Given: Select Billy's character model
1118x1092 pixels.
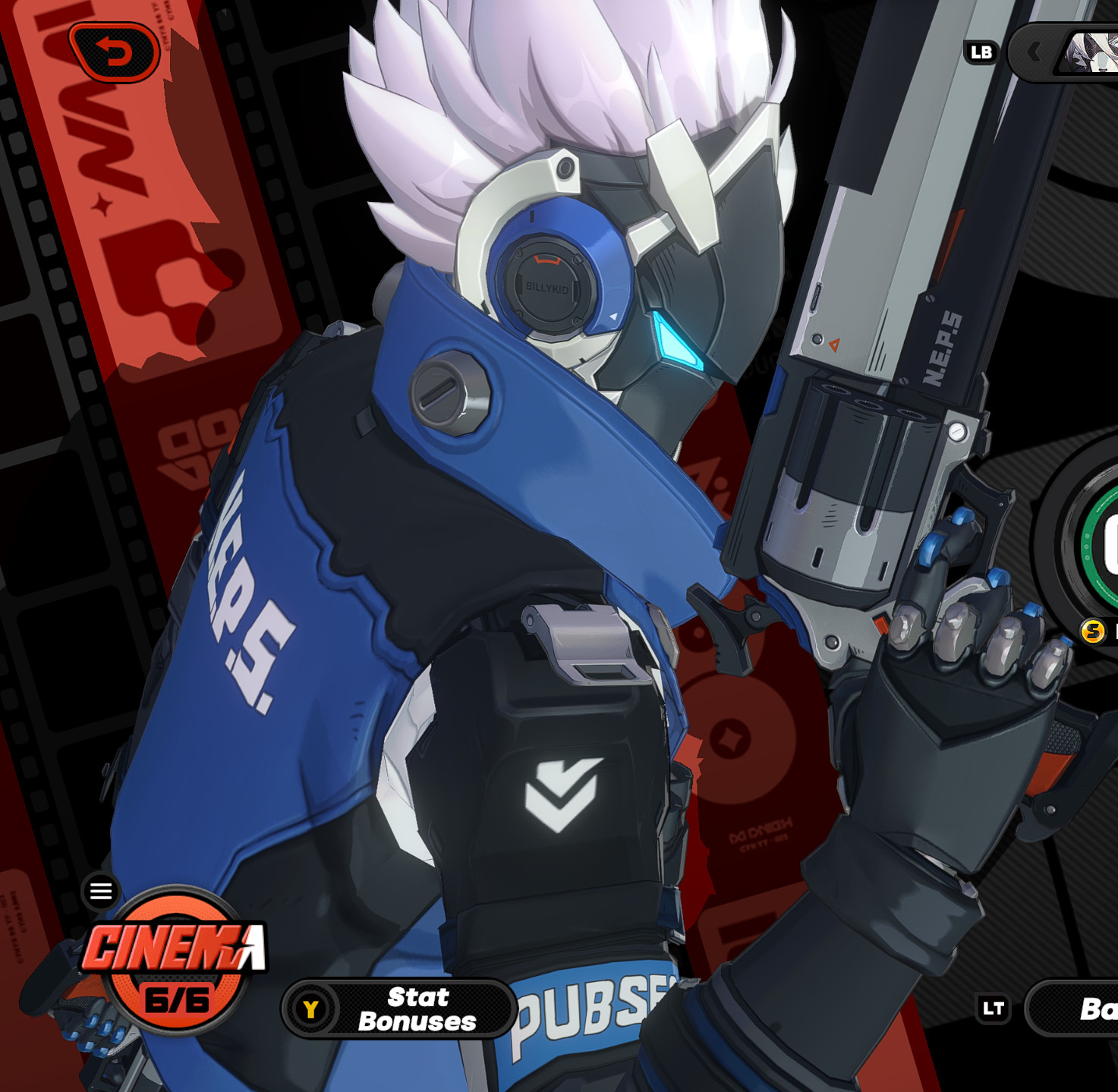Looking at the screenshot, I should (531, 531).
